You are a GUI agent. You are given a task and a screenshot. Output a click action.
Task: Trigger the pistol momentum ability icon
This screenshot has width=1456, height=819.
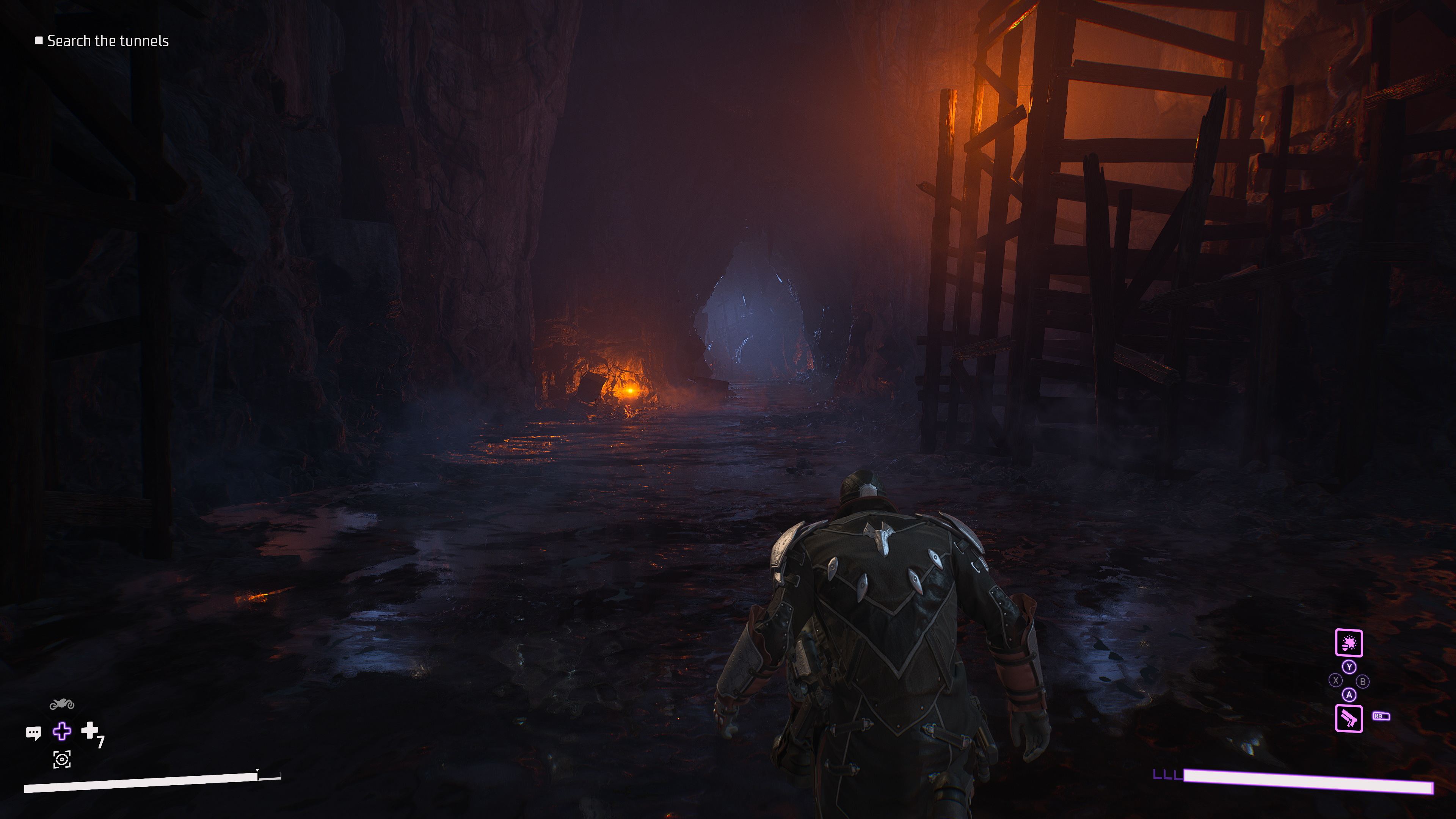pyautogui.click(x=1349, y=719)
